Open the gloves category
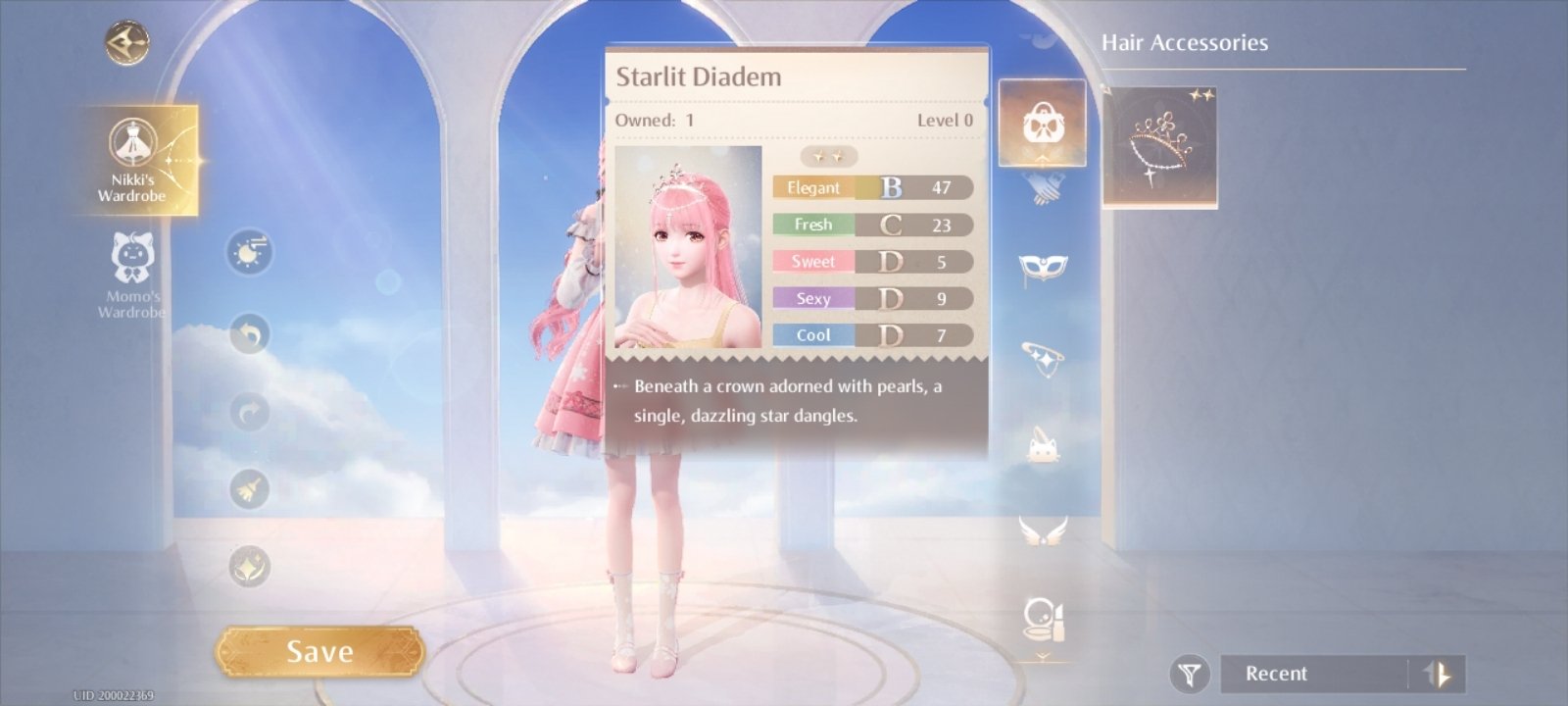Screen dimensions: 1568x706 click(x=1043, y=186)
